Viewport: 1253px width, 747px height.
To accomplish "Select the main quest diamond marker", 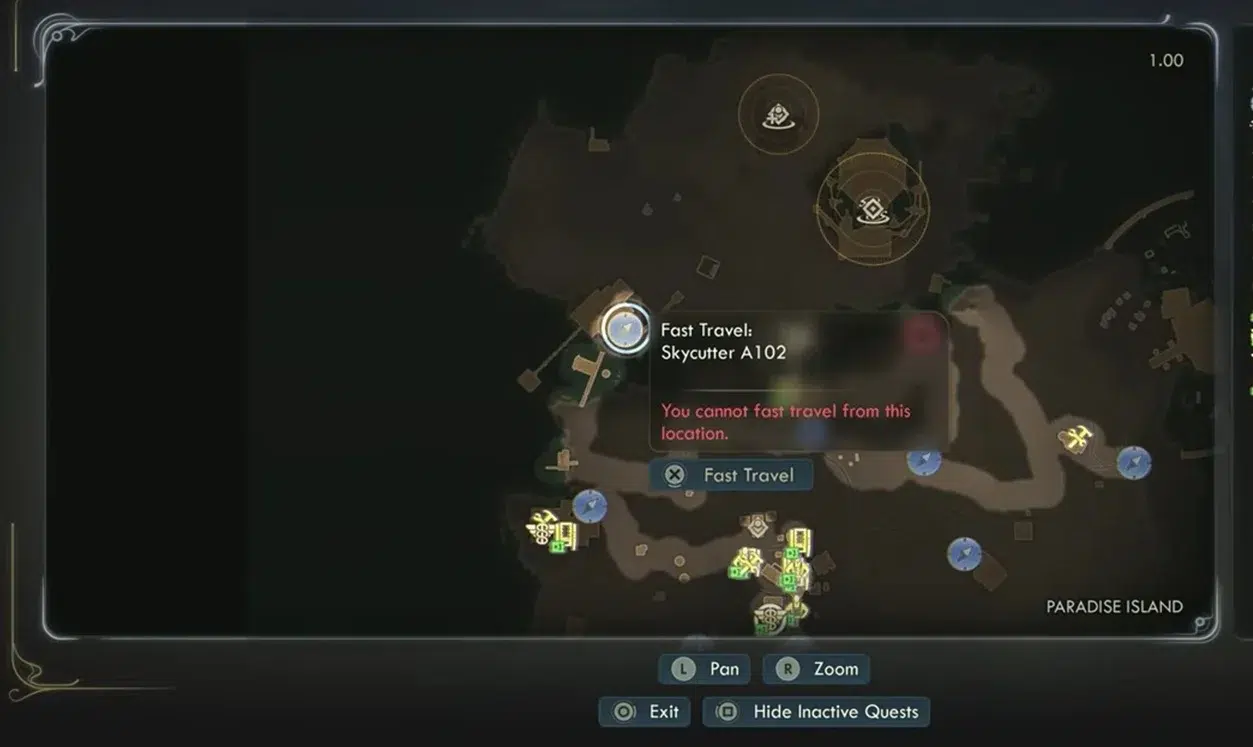I will pyautogui.click(x=872, y=209).
